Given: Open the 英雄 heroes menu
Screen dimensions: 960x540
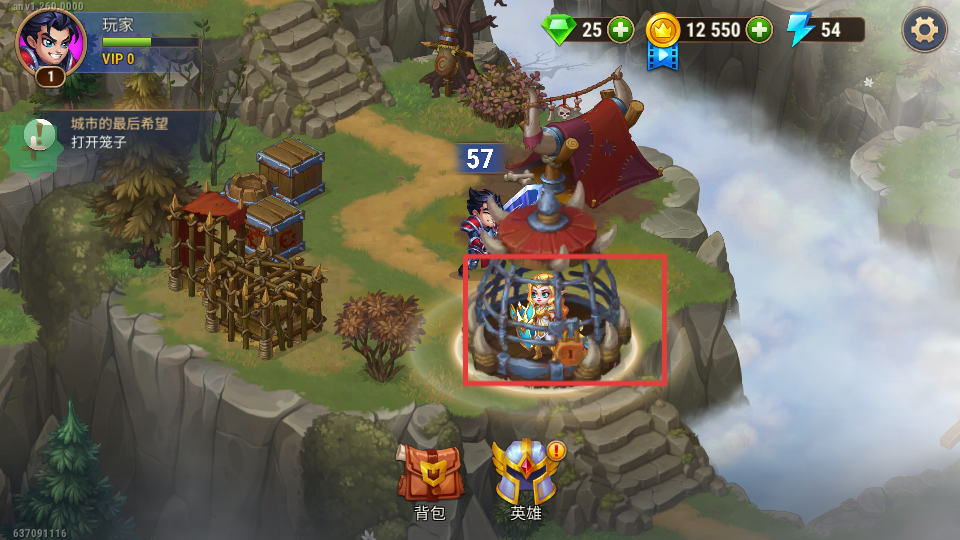Looking at the screenshot, I should pyautogui.click(x=525, y=476).
